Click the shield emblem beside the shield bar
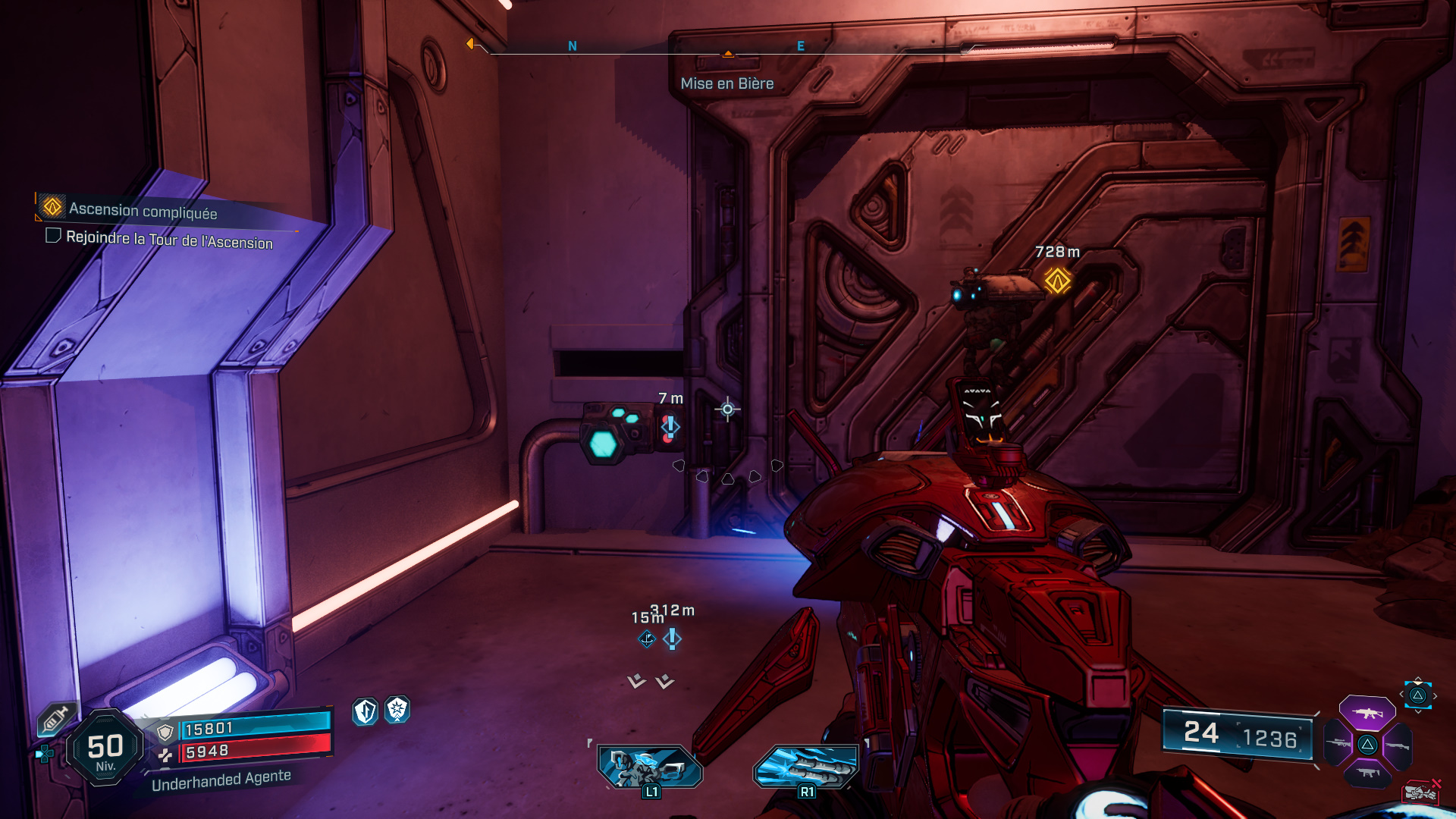Image resolution: width=1456 pixels, height=819 pixels. (166, 732)
